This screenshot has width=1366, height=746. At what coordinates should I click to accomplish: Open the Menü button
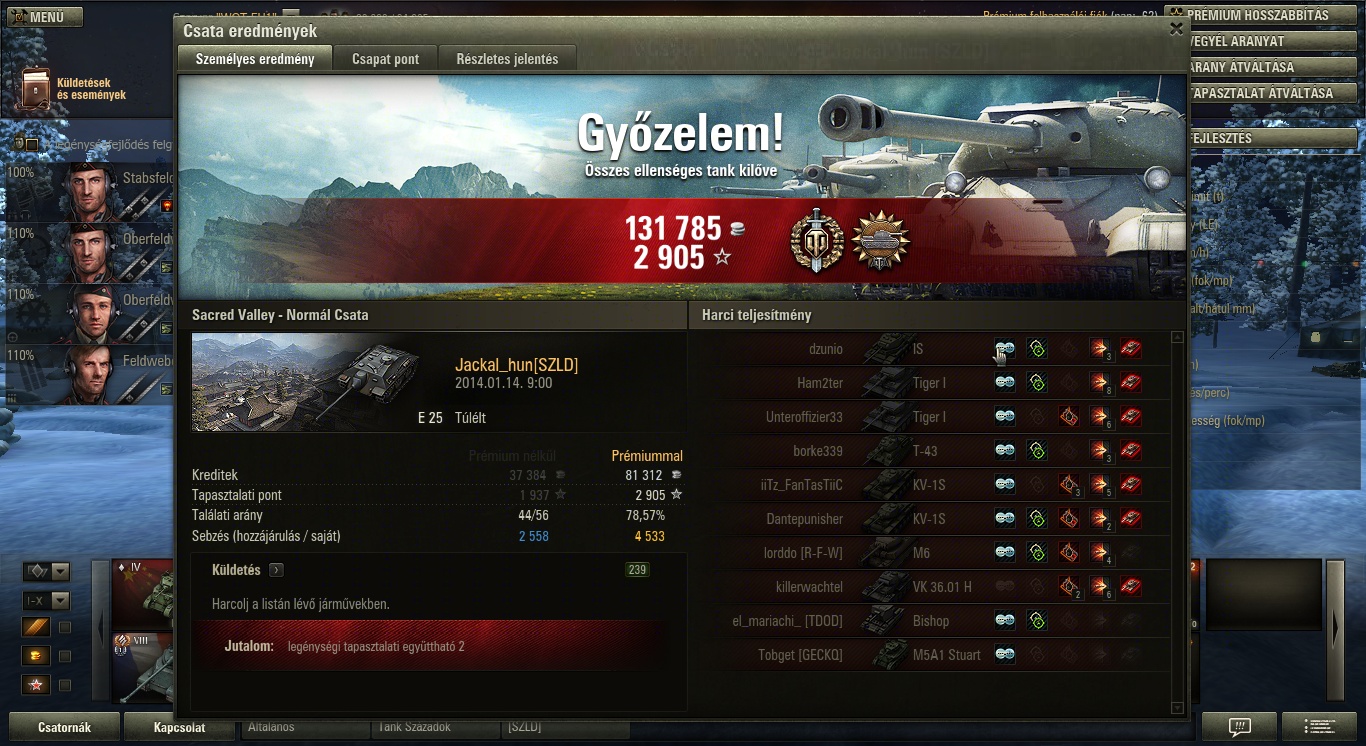[x=42, y=17]
